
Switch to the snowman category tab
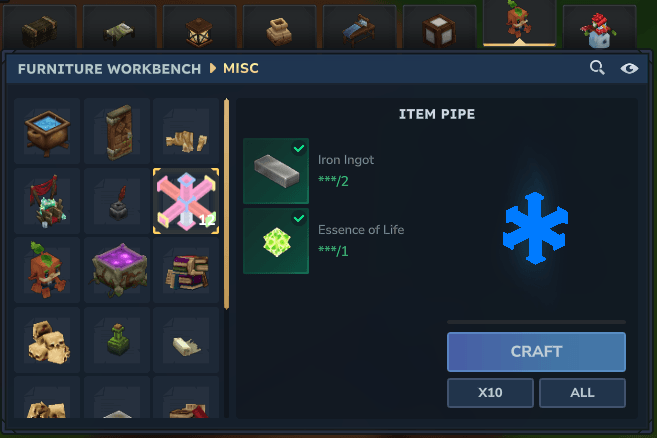[x=599, y=25]
